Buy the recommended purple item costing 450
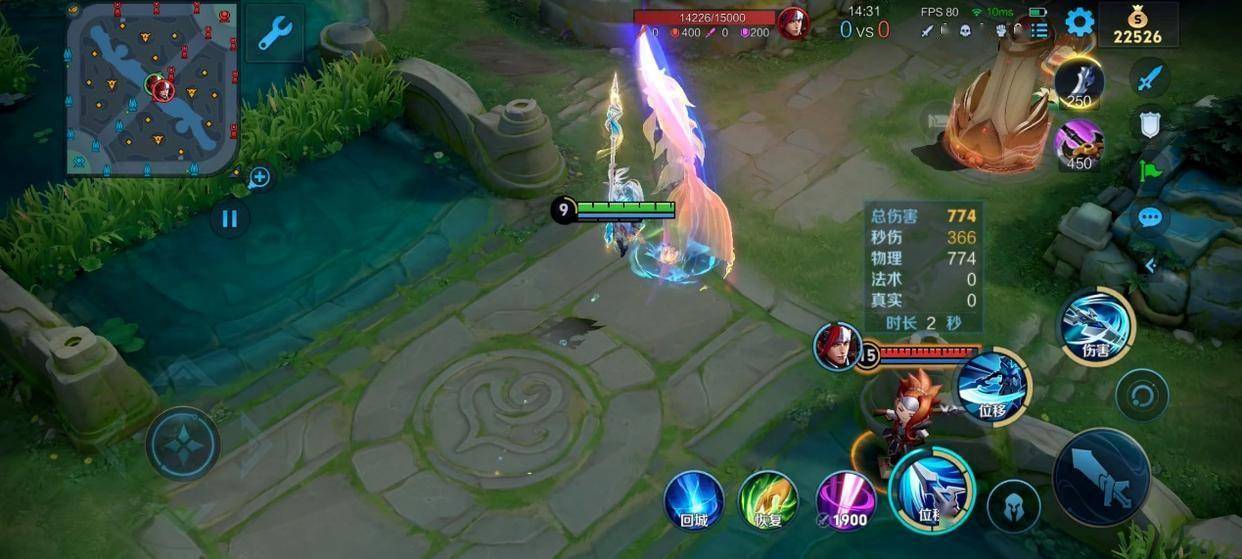 1079,143
